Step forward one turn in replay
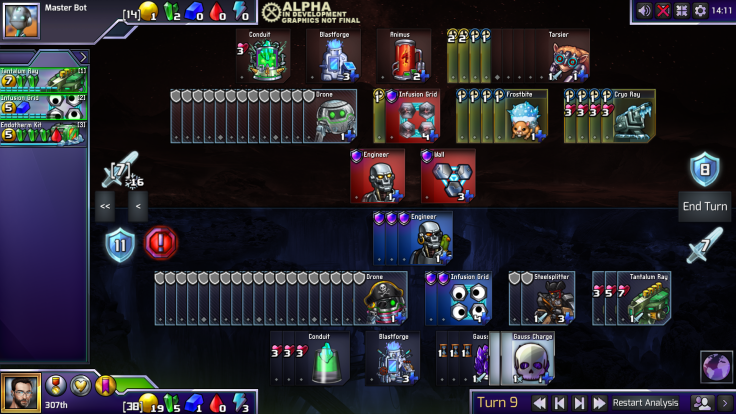The height and width of the screenshot is (414, 736). coord(579,403)
